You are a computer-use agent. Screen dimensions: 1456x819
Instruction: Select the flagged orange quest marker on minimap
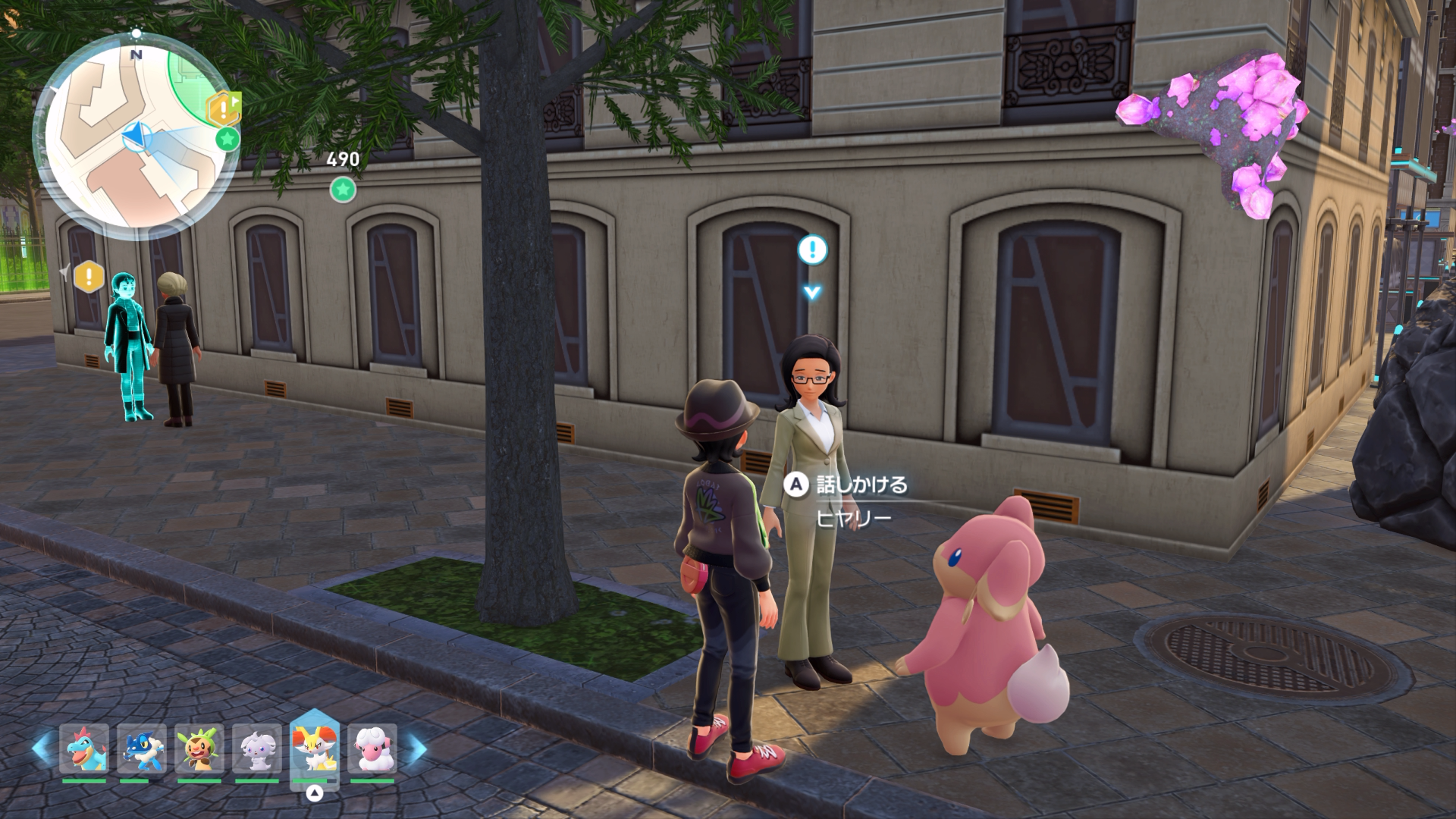tap(224, 110)
